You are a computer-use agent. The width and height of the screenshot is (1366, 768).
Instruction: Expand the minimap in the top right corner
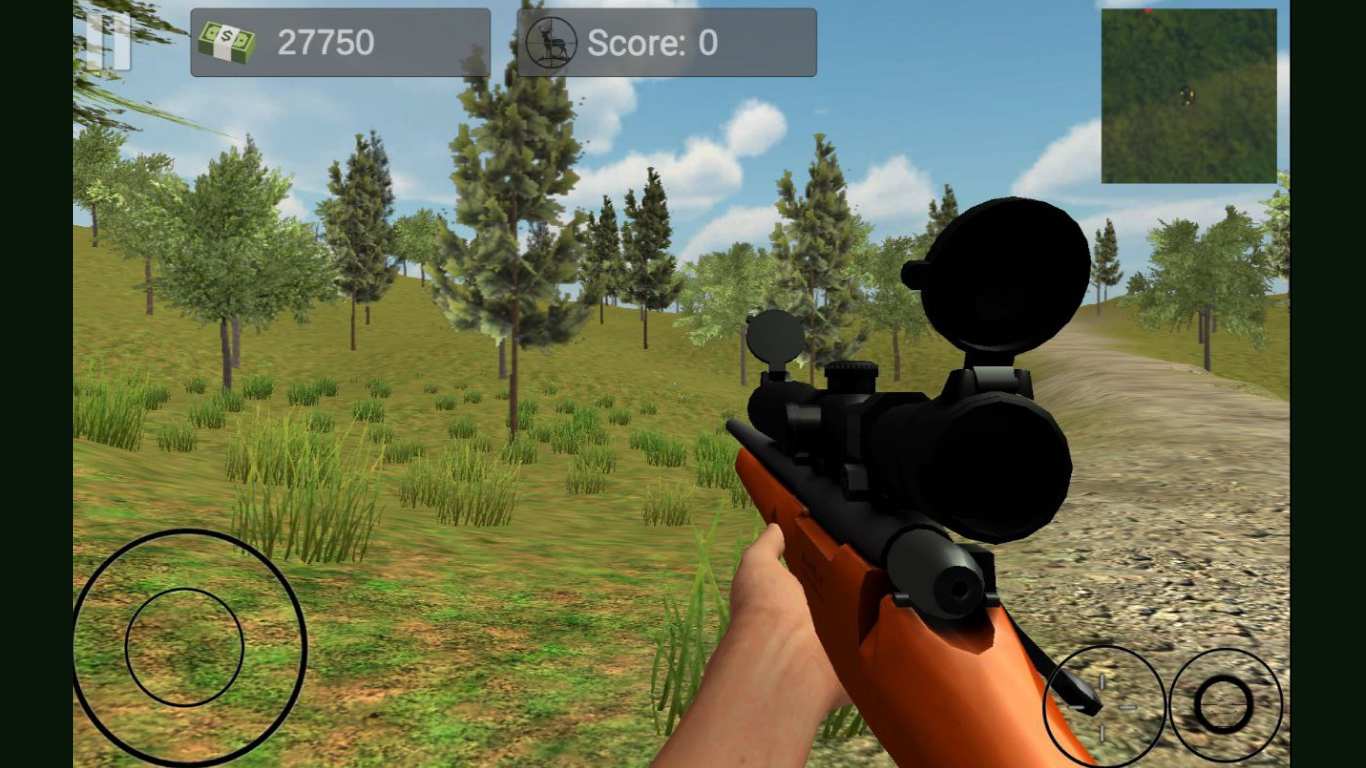[1189, 95]
